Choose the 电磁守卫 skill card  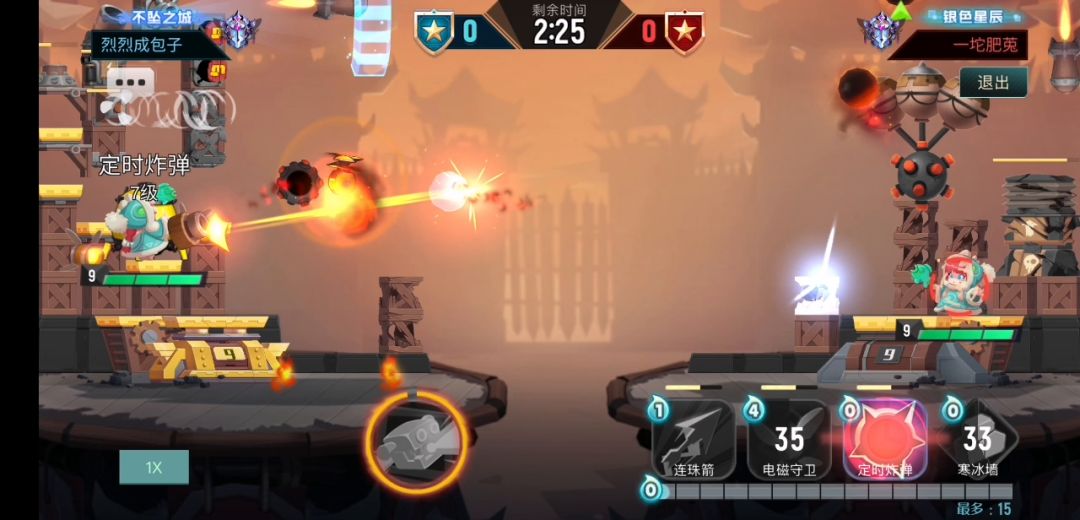tap(789, 440)
